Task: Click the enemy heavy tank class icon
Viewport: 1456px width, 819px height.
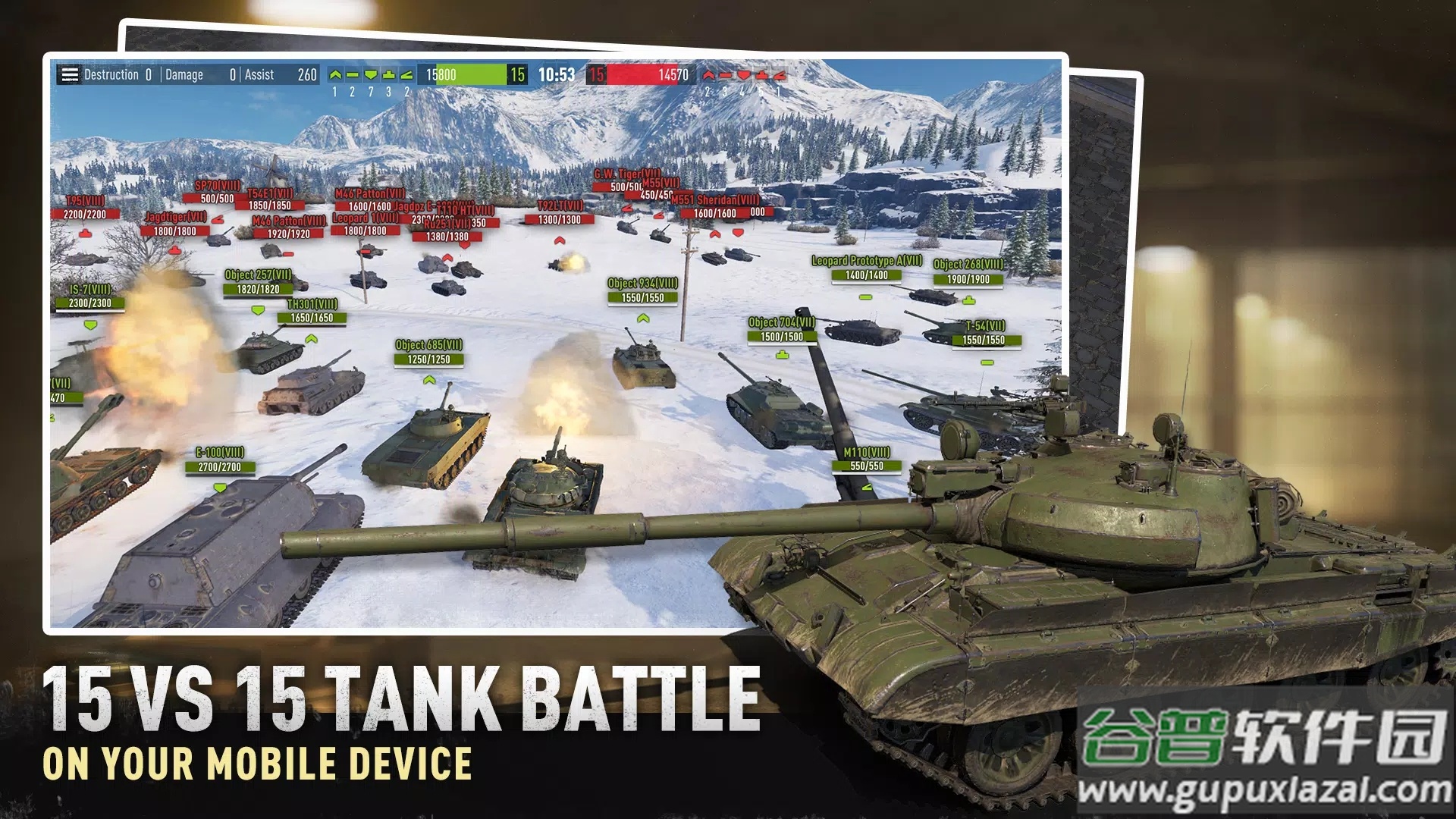Action: tap(744, 76)
